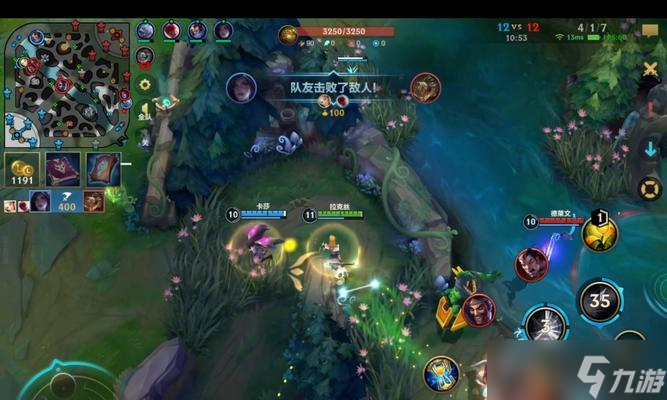Activate the ability showing 3 cooldown
This screenshot has width=667, height=400.
tap(547, 325)
